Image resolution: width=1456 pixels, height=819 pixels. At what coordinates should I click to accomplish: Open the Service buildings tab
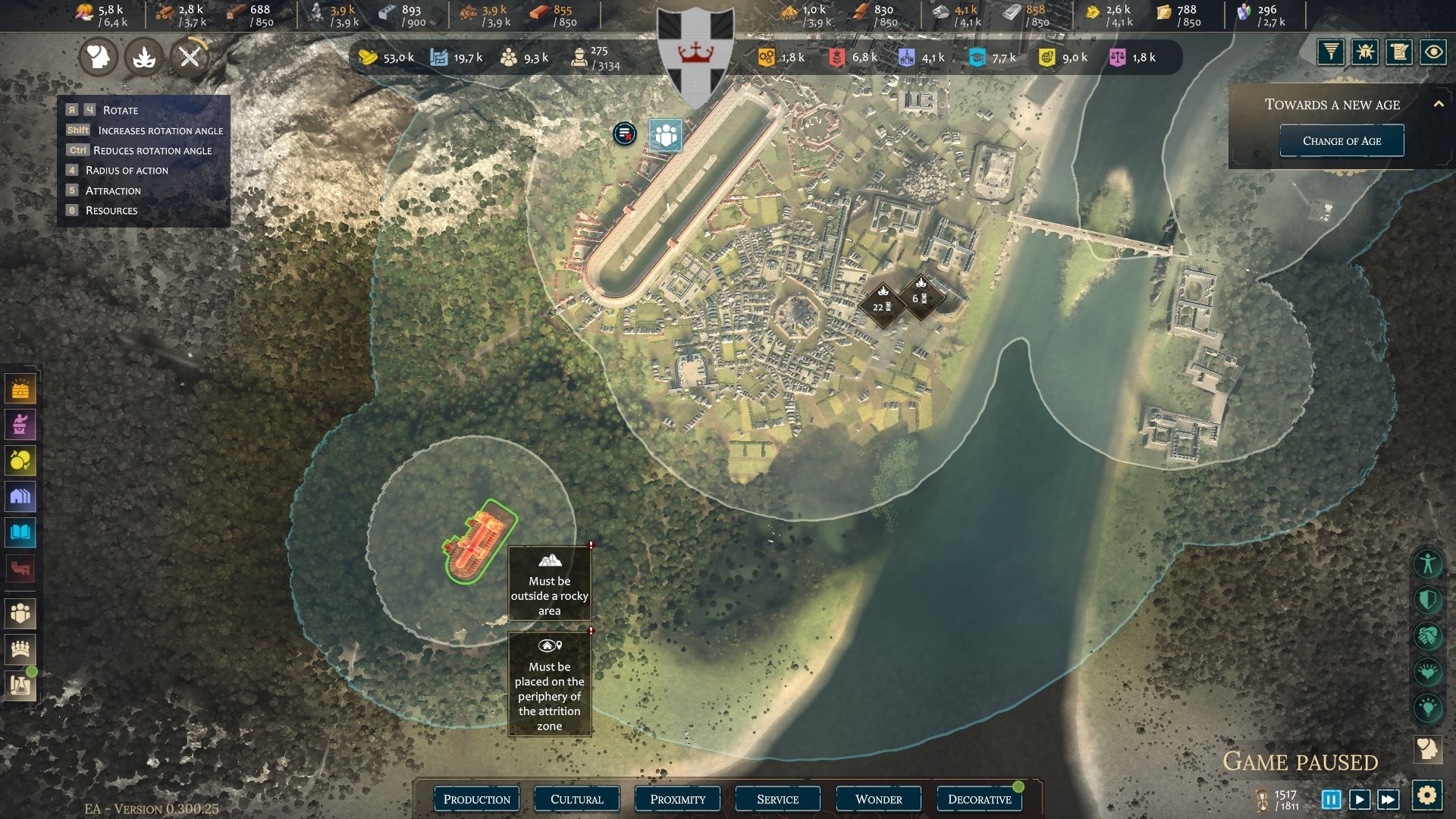coord(777,799)
